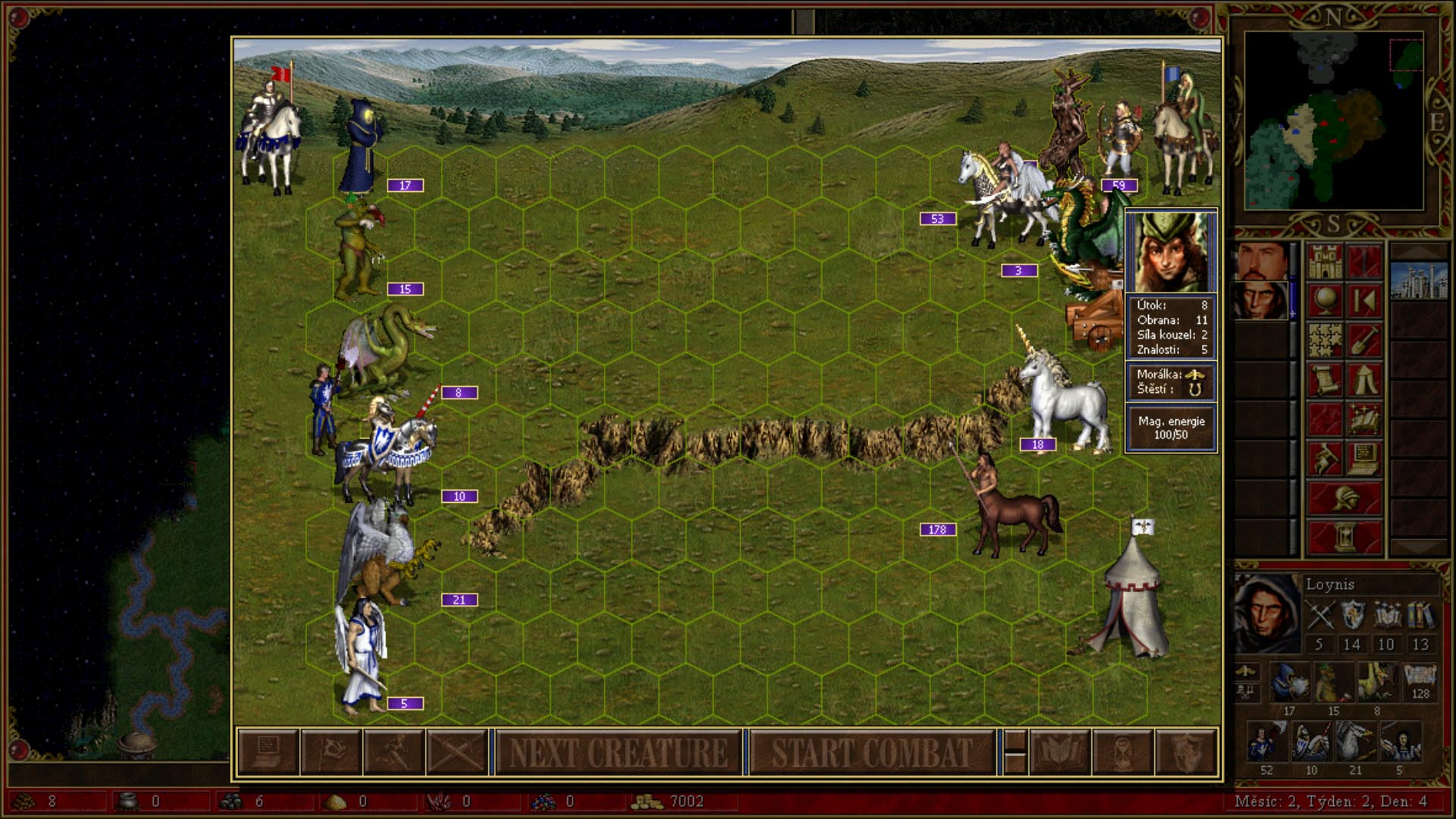The width and height of the screenshot is (1456, 819).
Task: Open the spellbook in the combat bar
Action: tap(1059, 753)
